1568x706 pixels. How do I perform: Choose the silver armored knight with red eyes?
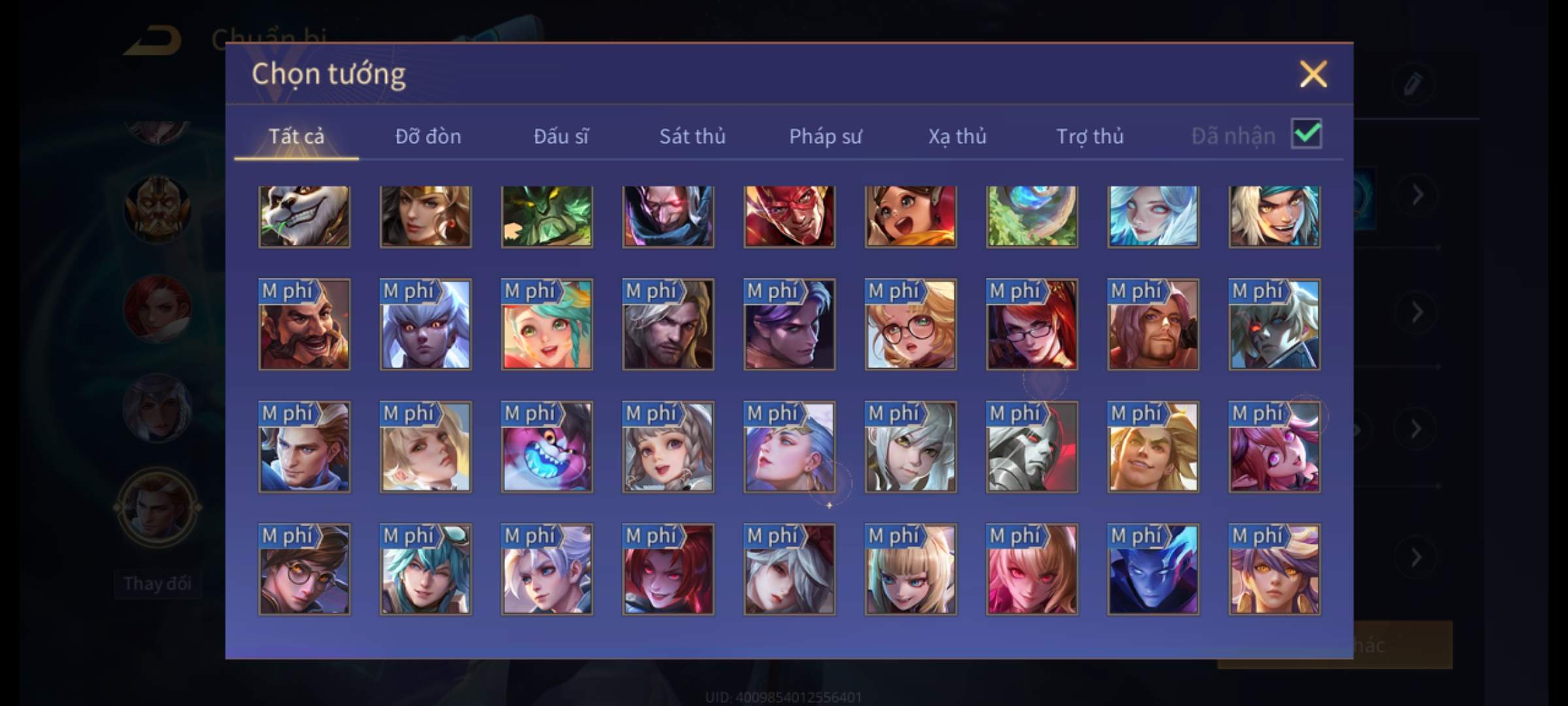tap(1032, 447)
